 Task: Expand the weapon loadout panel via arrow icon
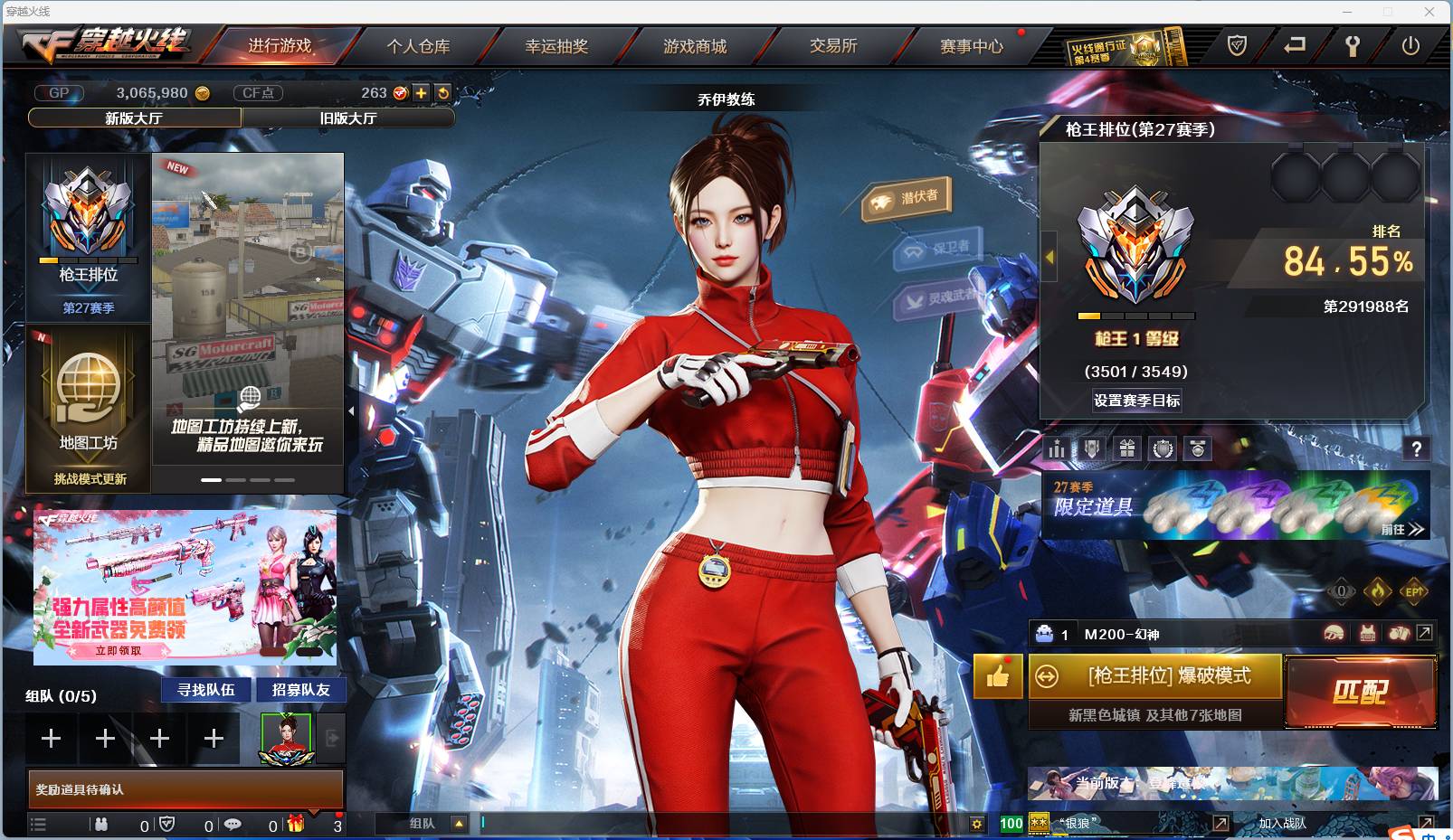1425,632
